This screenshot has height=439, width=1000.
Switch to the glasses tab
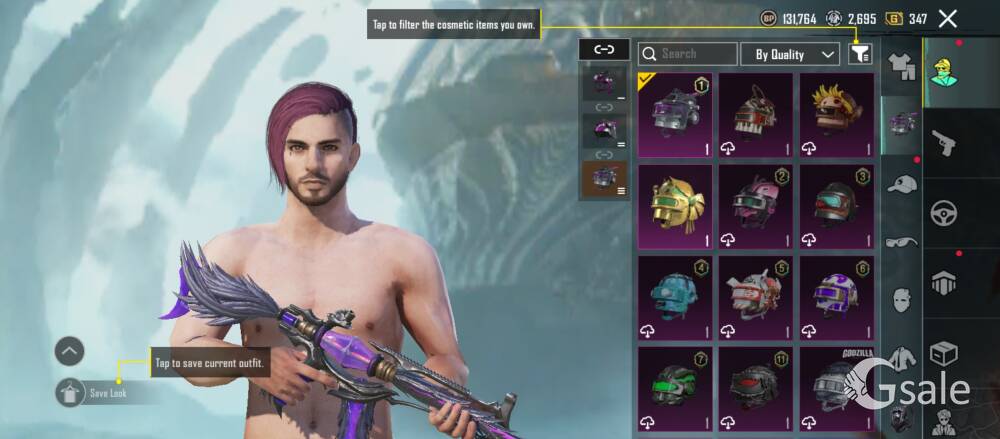[902, 241]
